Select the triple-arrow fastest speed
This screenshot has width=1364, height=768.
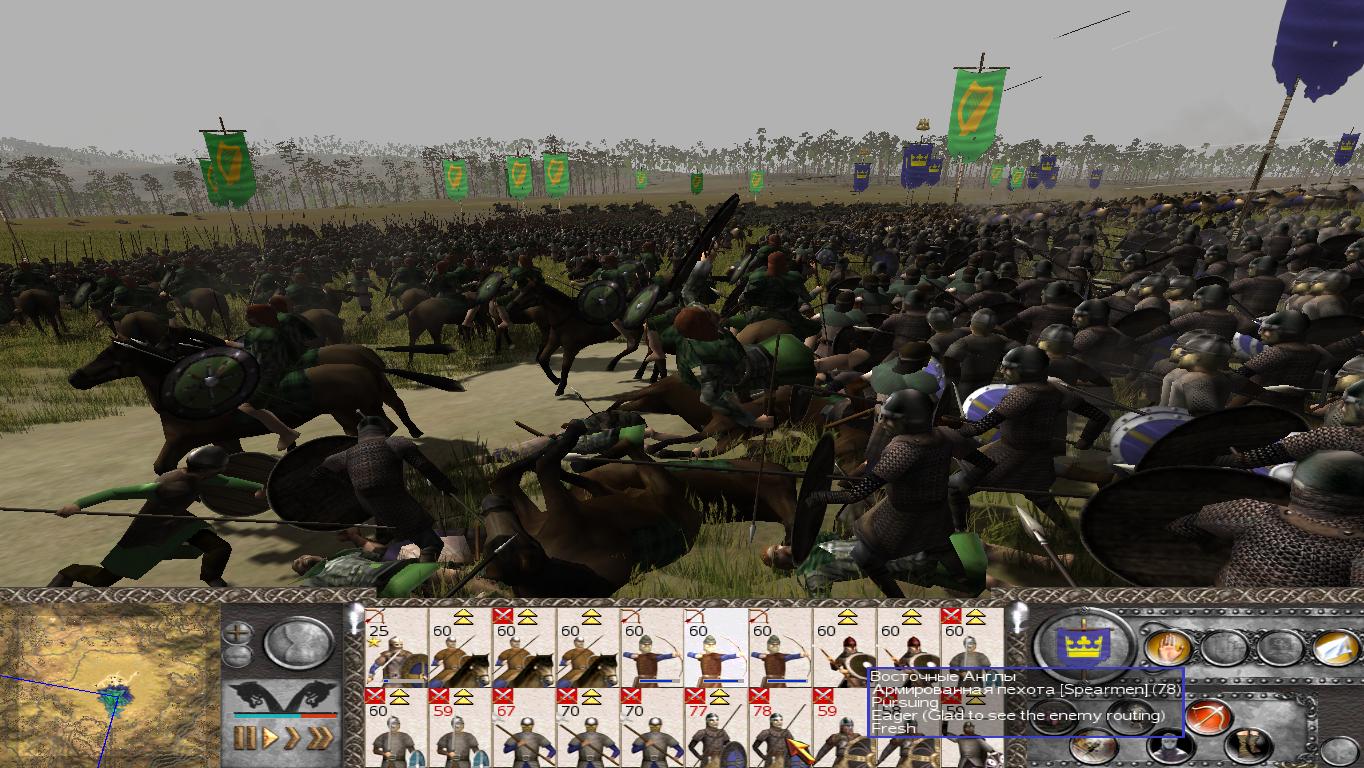[x=320, y=739]
